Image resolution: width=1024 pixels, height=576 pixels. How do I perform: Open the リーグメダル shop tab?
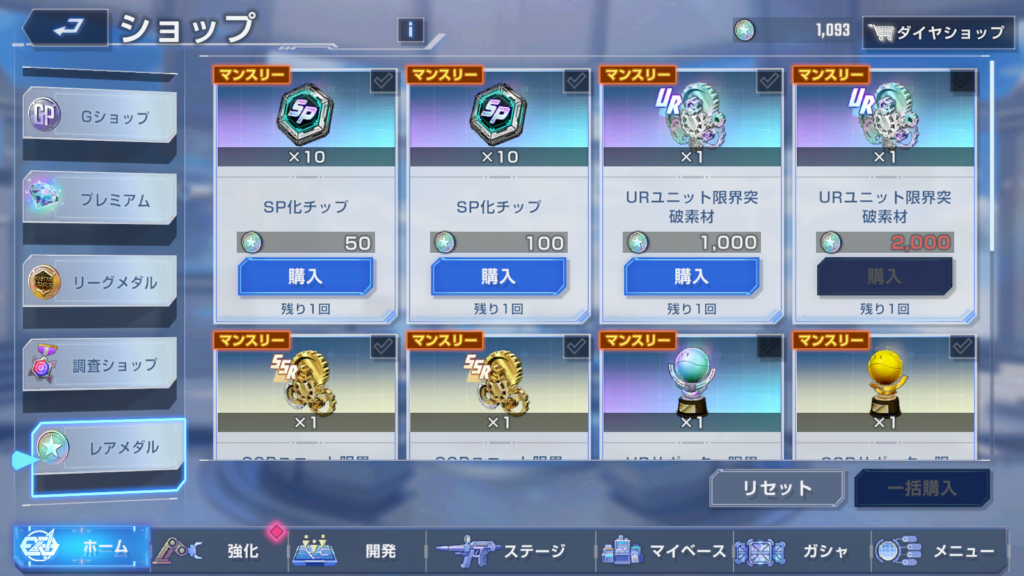(100, 283)
